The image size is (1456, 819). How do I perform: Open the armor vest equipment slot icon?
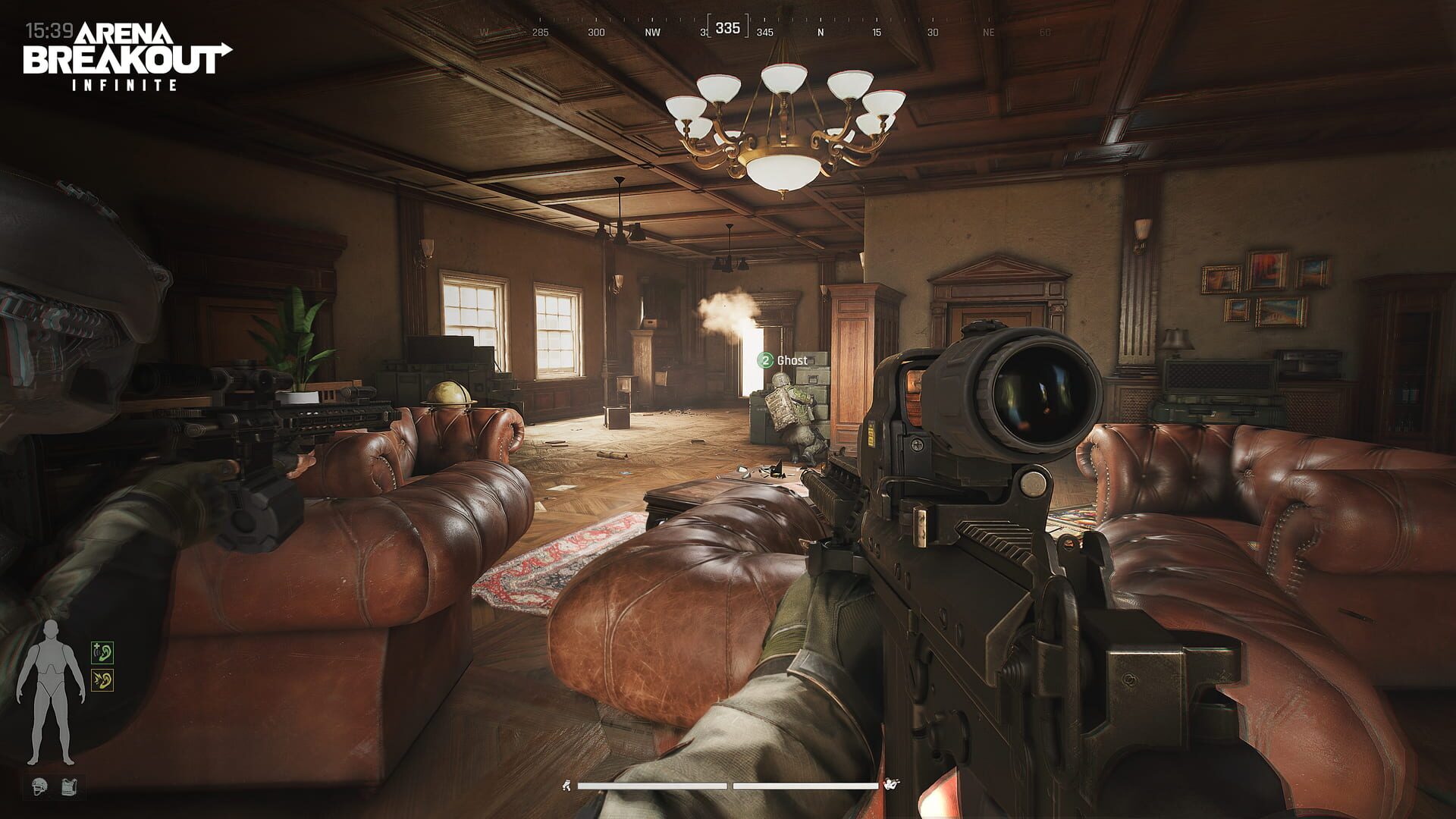68,786
